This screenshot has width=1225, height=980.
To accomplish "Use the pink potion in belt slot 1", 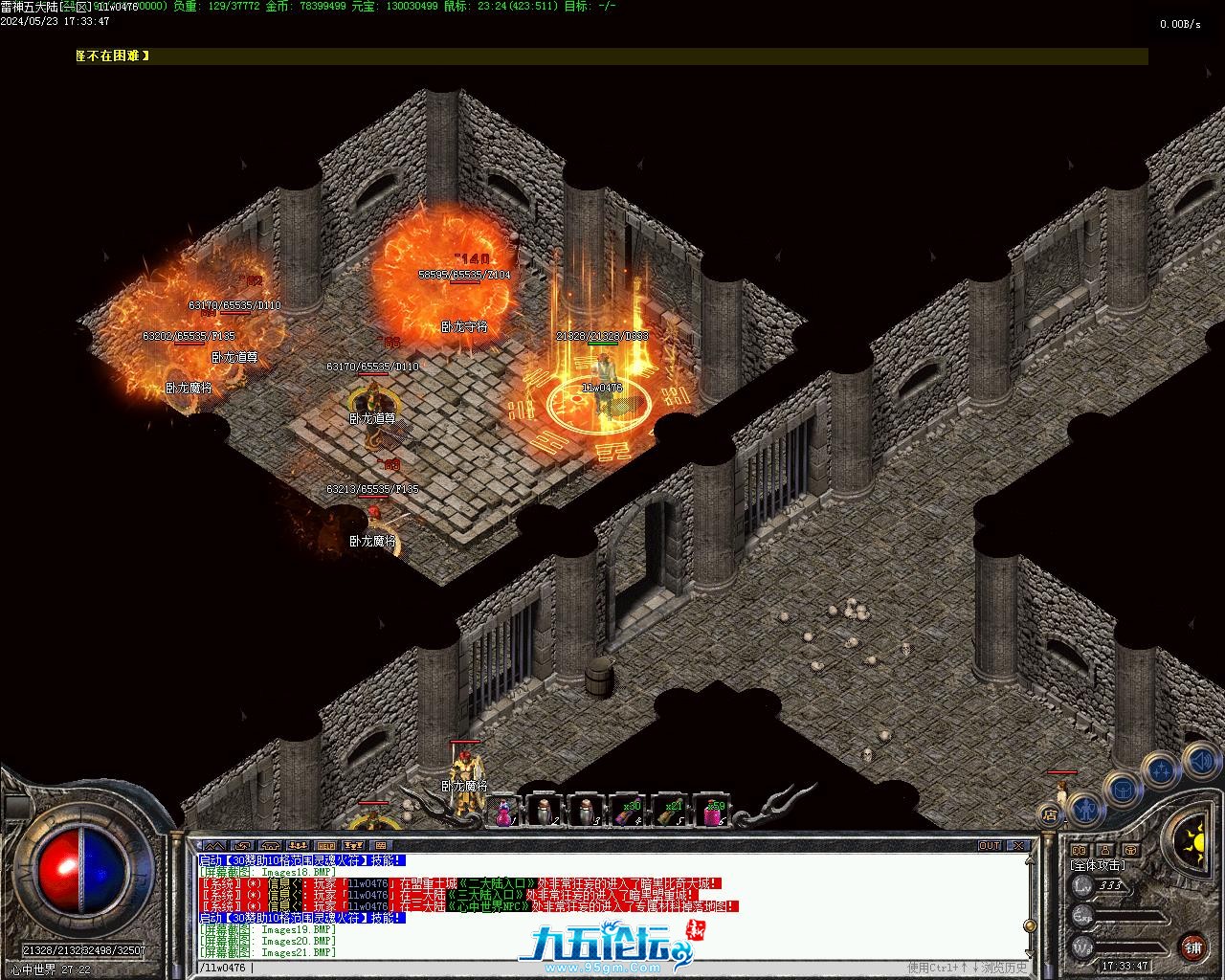I will point(503,813).
